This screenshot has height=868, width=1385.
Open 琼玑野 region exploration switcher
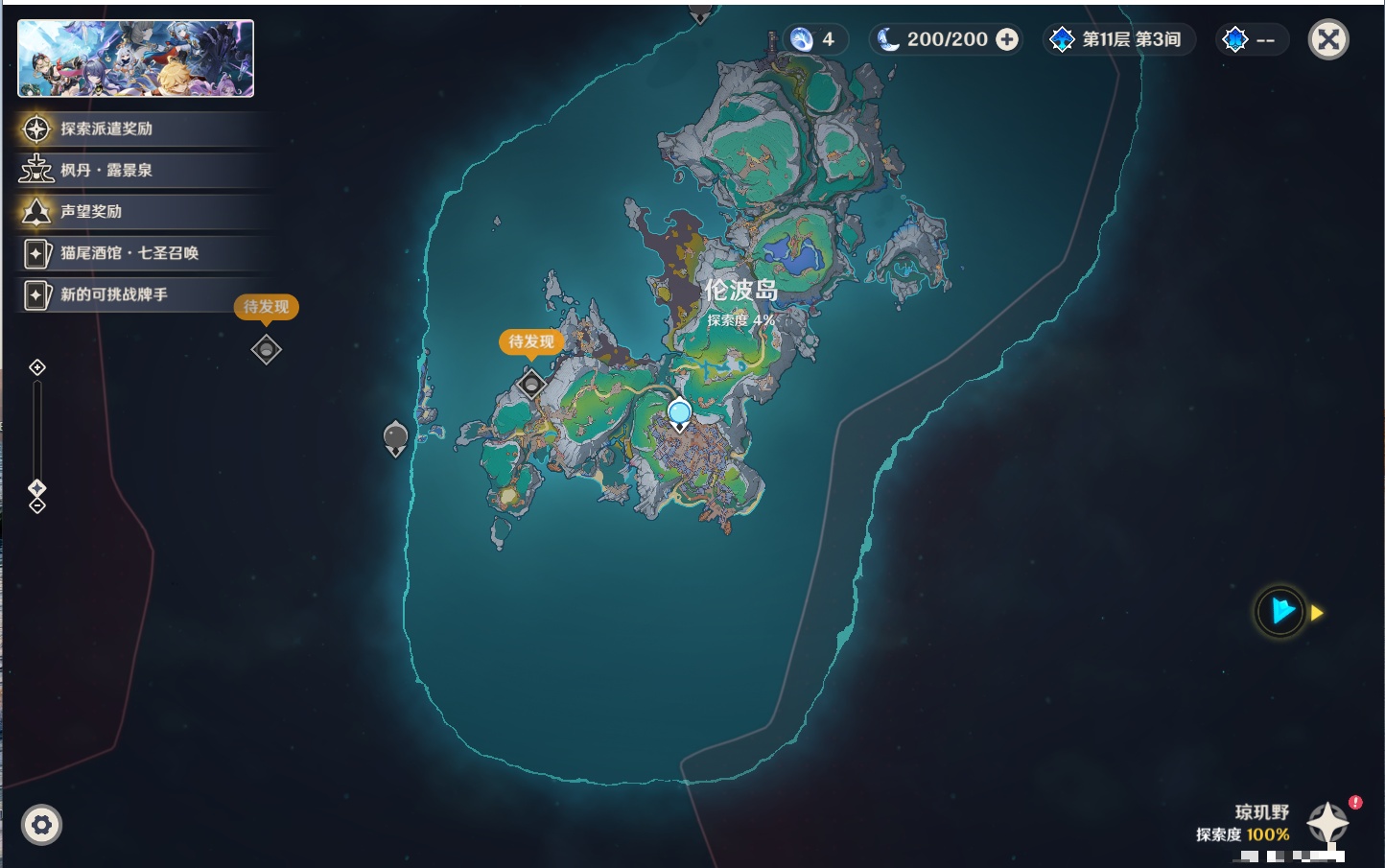(x=1327, y=823)
